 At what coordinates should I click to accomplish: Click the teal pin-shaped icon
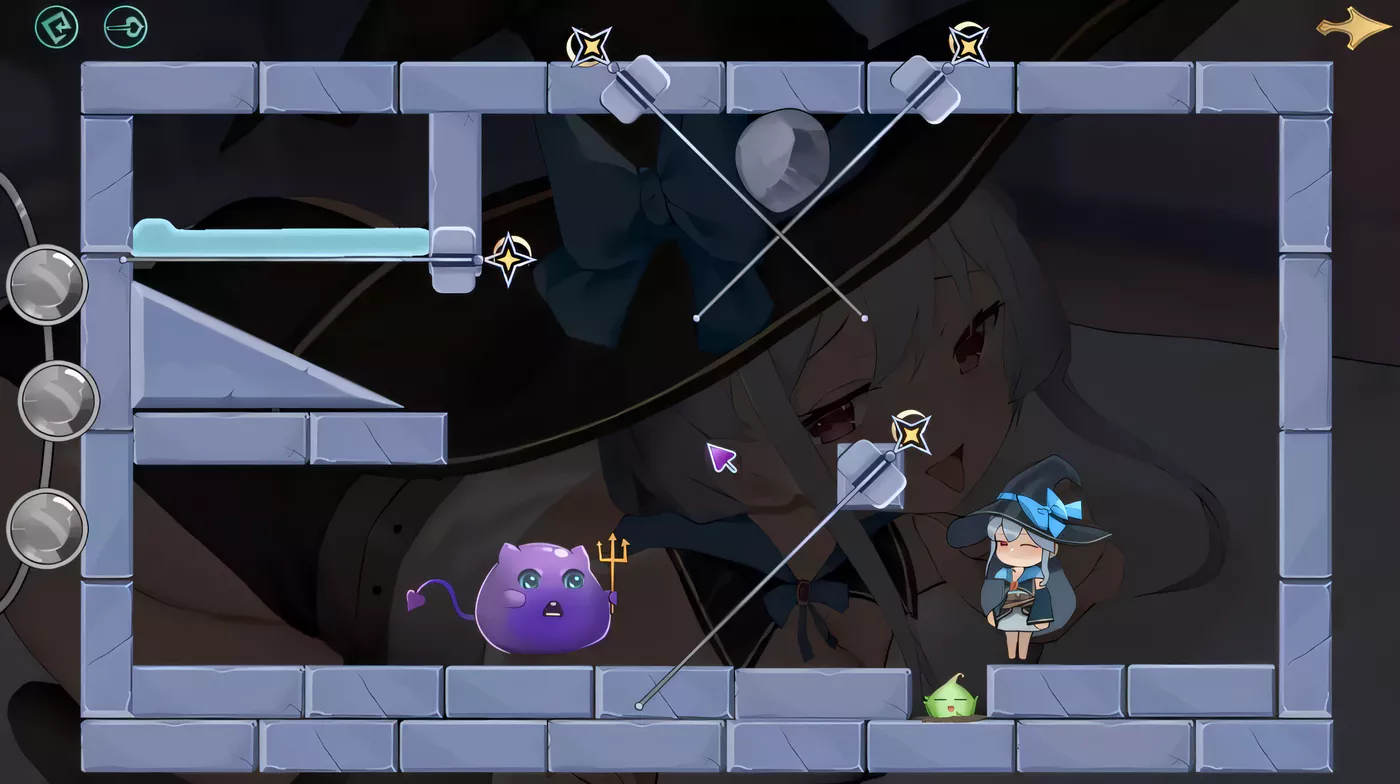tap(126, 27)
